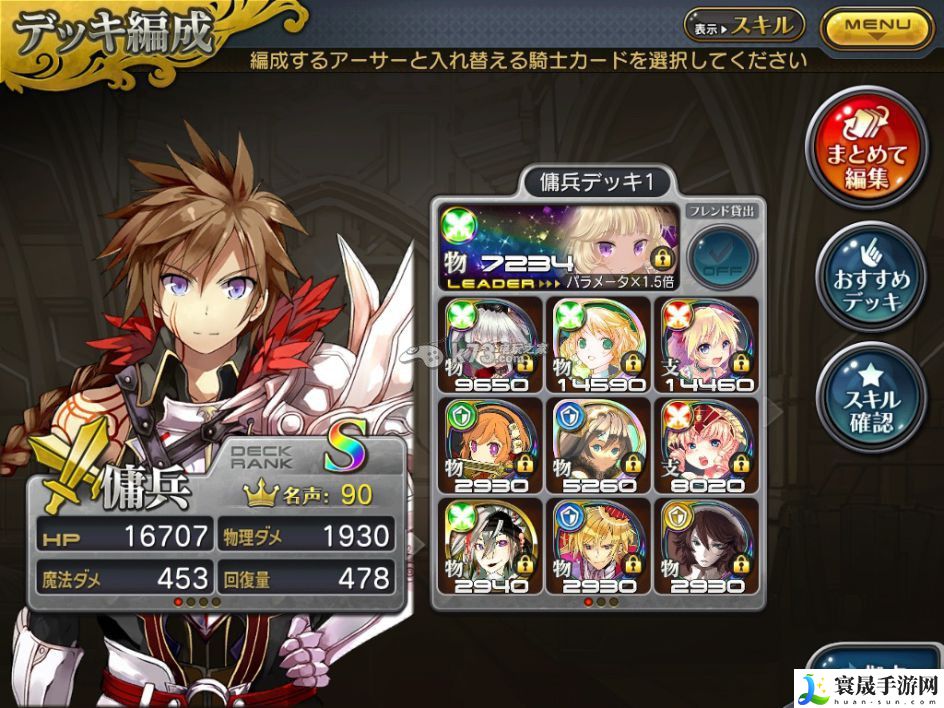Pick the support card showing 14460

[x=707, y=345]
